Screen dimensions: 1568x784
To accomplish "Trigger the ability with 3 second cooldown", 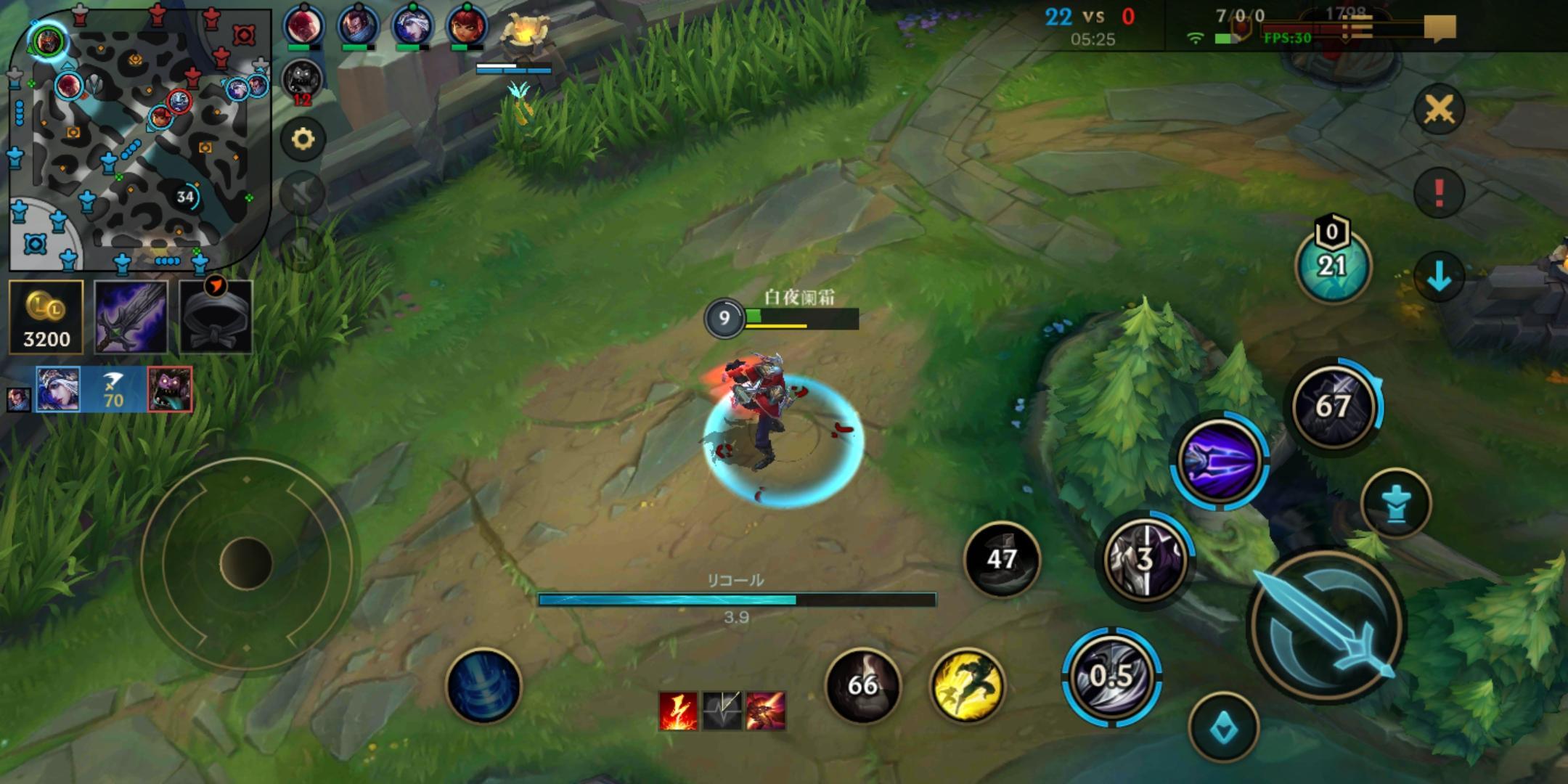I will pos(1146,559).
